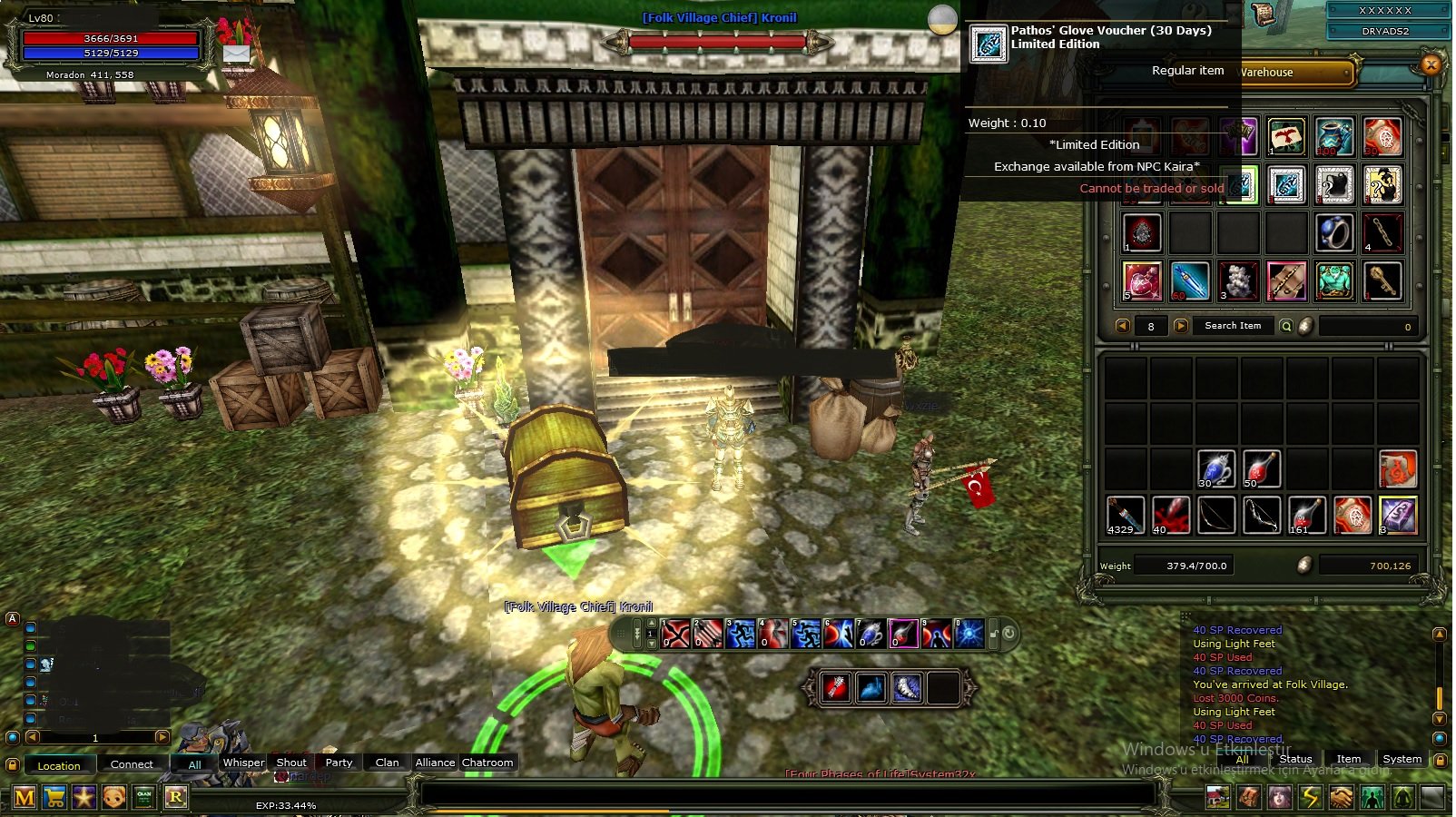Viewport: 1456px width, 817px height.
Task: Close the warehouse window
Action: coord(1431,64)
